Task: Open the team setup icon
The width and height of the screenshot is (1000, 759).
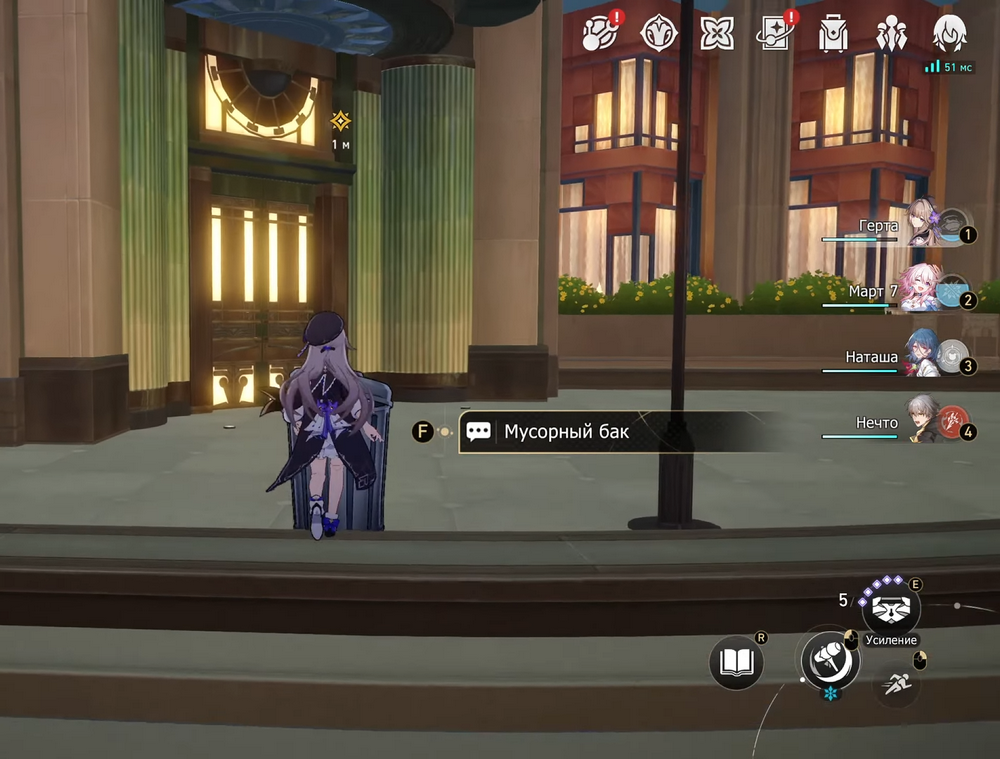Action: pyautogui.click(x=891, y=33)
